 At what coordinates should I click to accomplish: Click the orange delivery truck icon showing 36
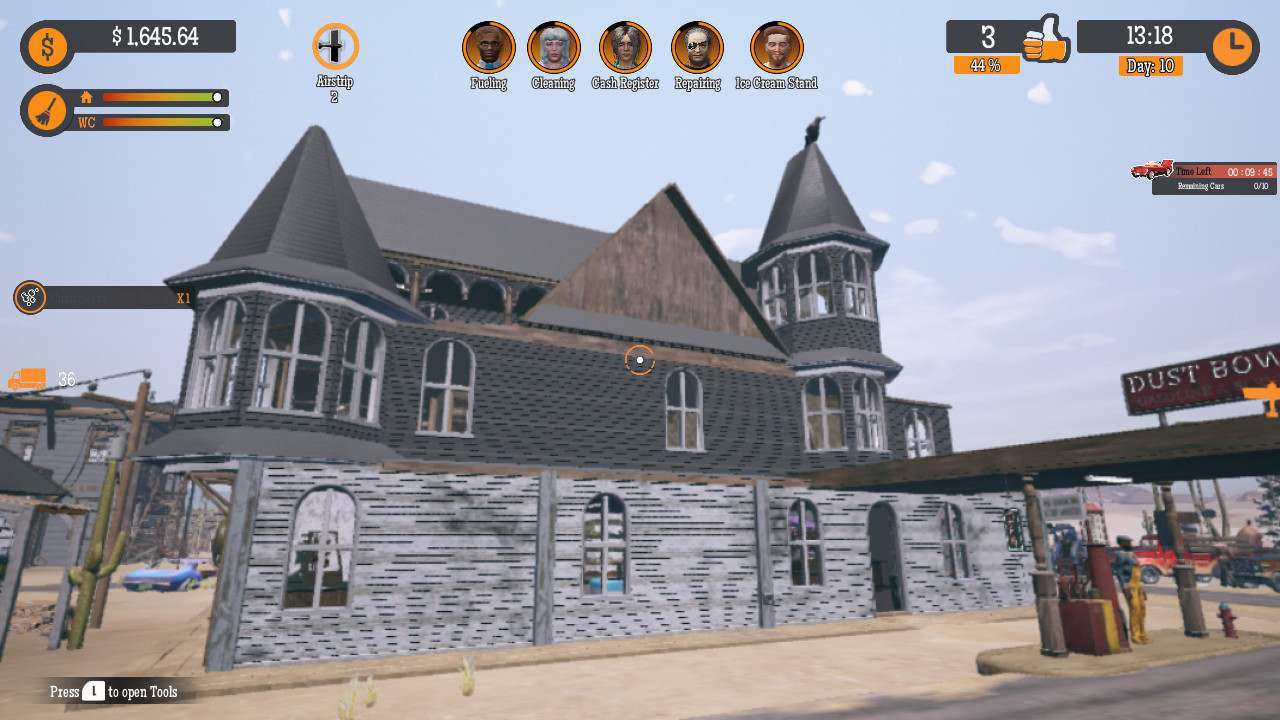click(28, 379)
